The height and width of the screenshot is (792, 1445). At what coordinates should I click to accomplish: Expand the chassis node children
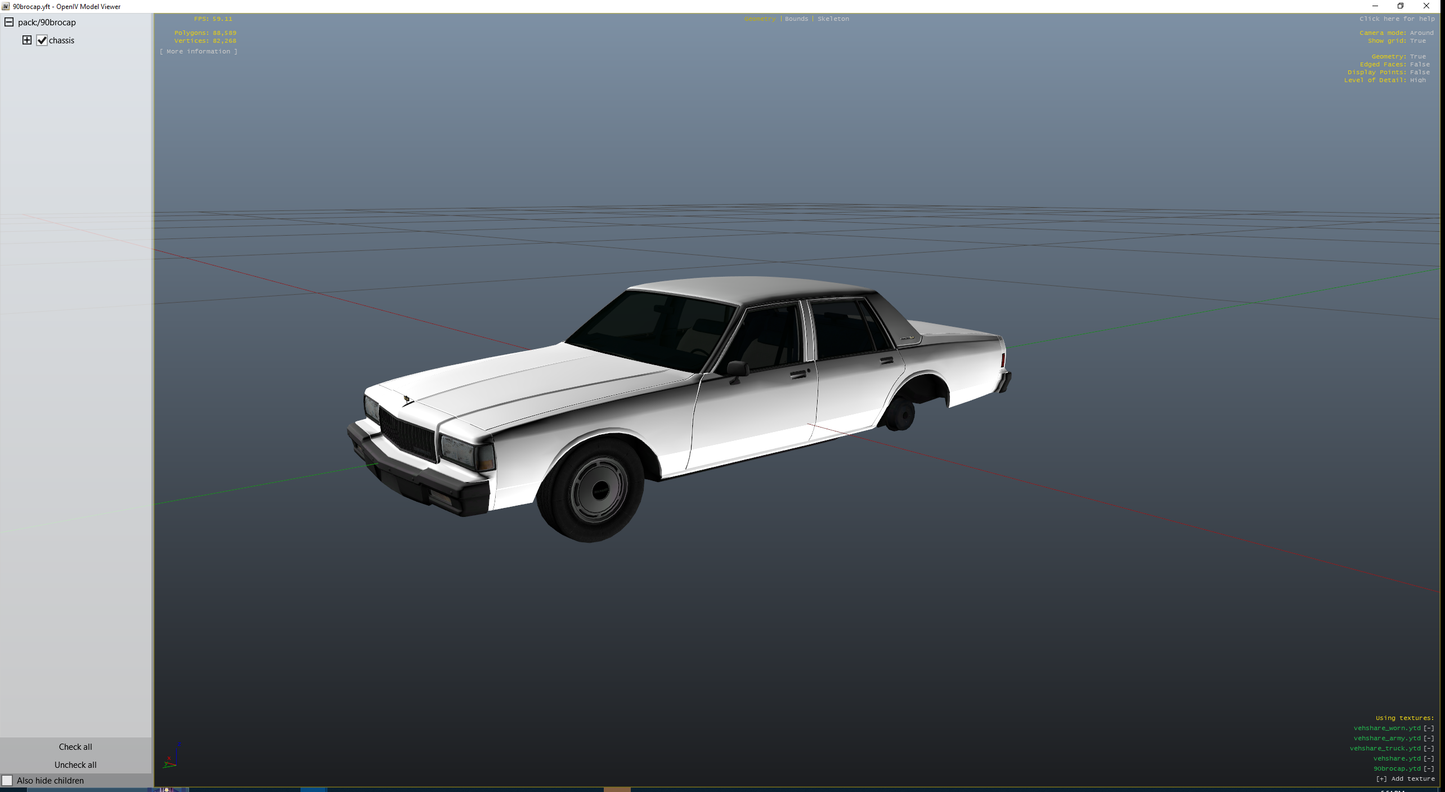[26, 40]
